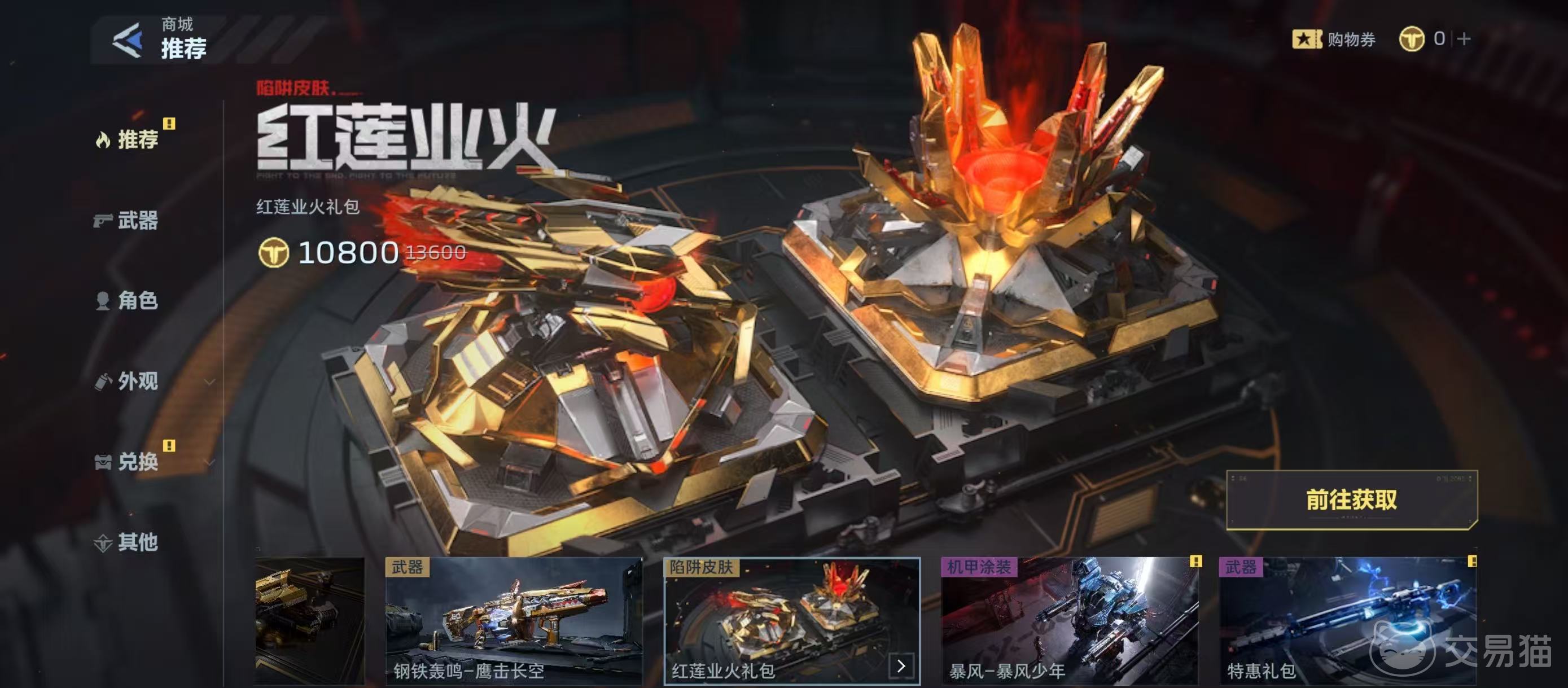Select the partially visible gold tank thumbnail
Screen dimensions: 1568x688
310,620
